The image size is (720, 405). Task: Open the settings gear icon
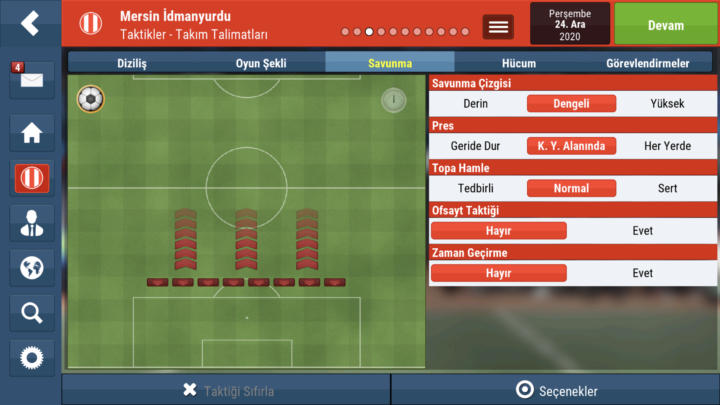click(31, 357)
